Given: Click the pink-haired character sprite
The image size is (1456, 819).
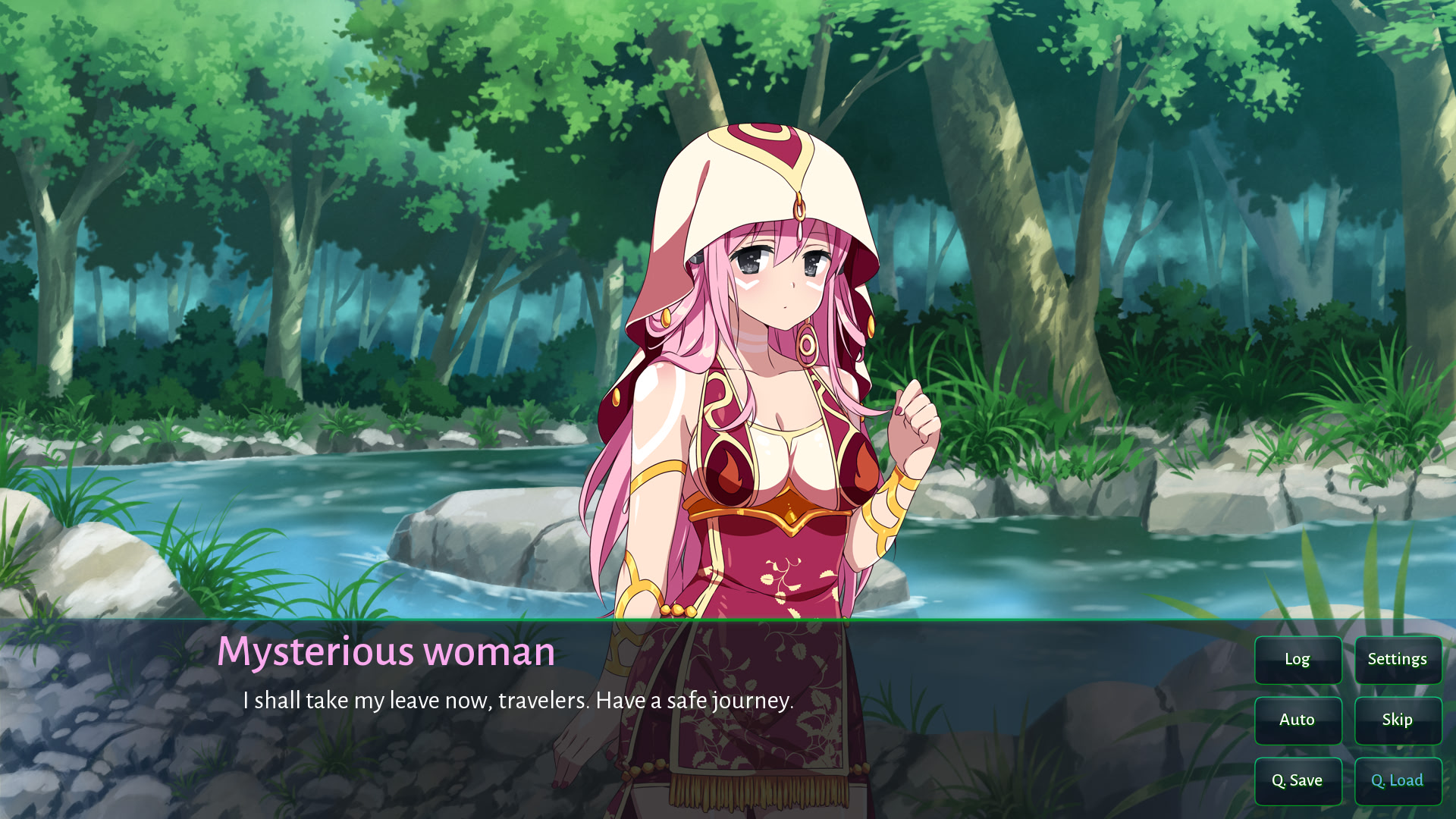Looking at the screenshot, I should tap(766, 341).
